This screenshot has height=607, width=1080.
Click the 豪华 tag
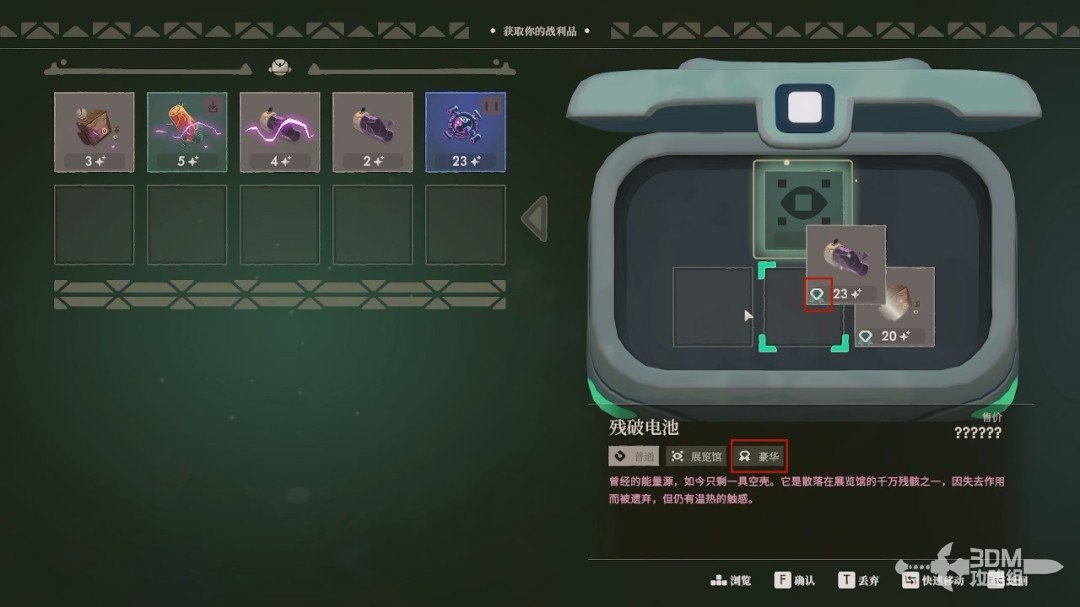pyautogui.click(x=759, y=456)
